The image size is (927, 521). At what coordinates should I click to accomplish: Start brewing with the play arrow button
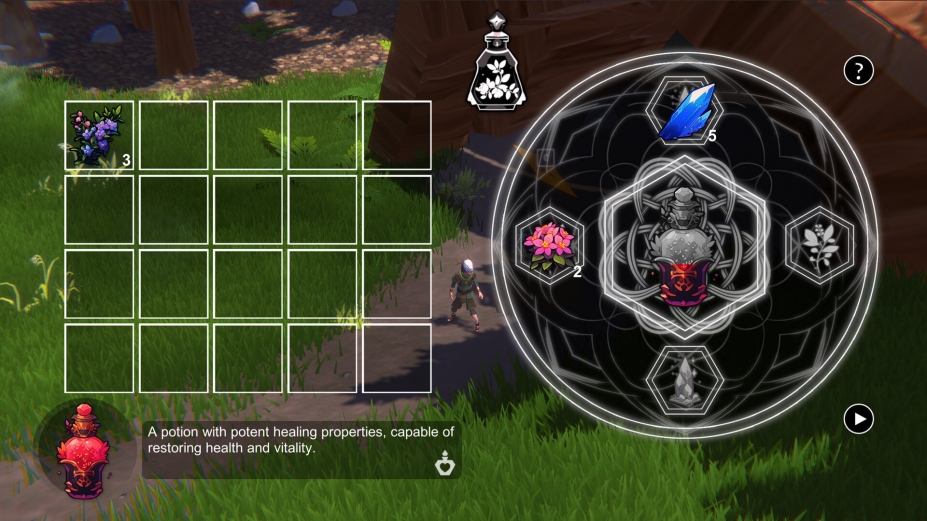coord(858,418)
